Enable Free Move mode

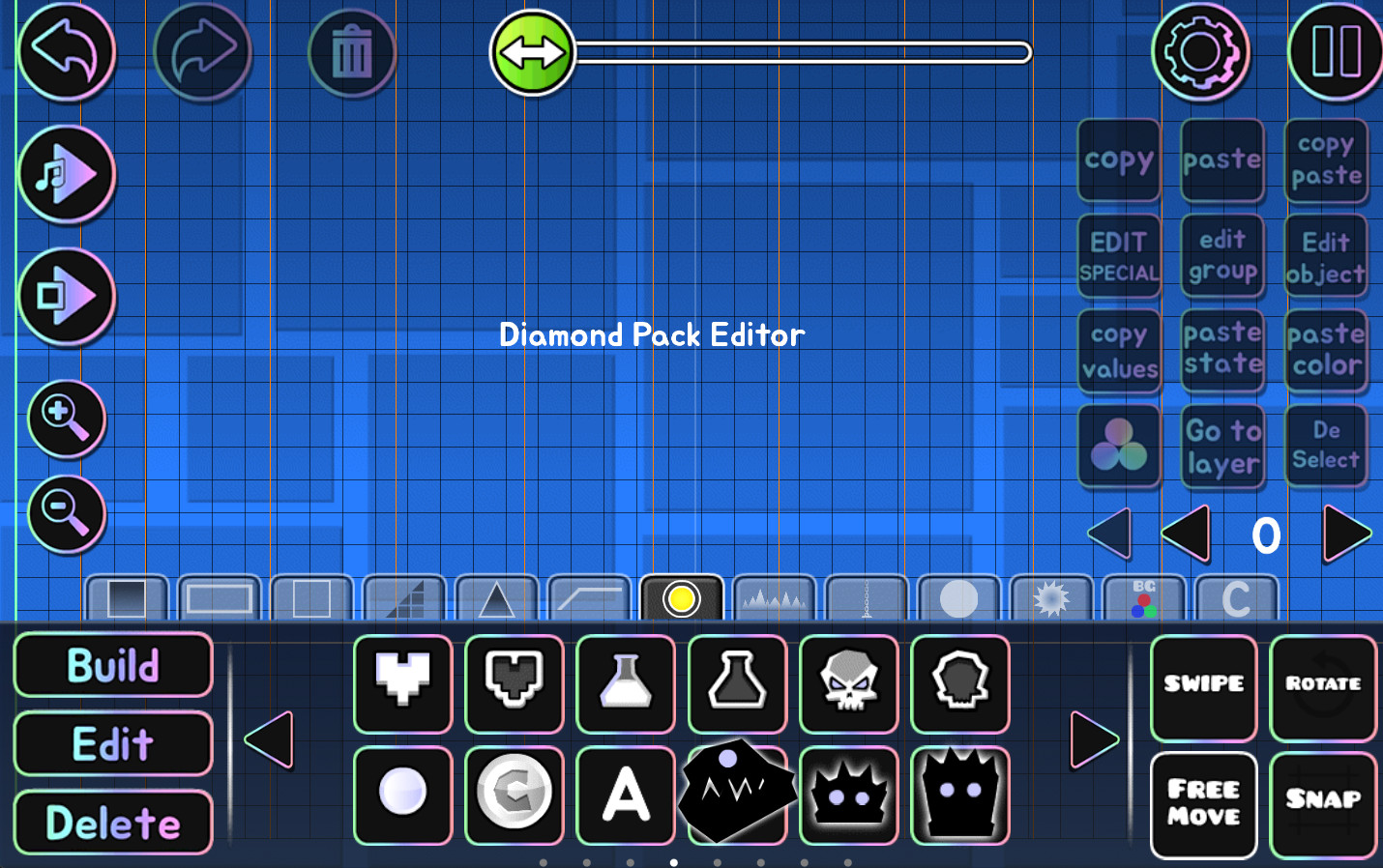(1203, 804)
